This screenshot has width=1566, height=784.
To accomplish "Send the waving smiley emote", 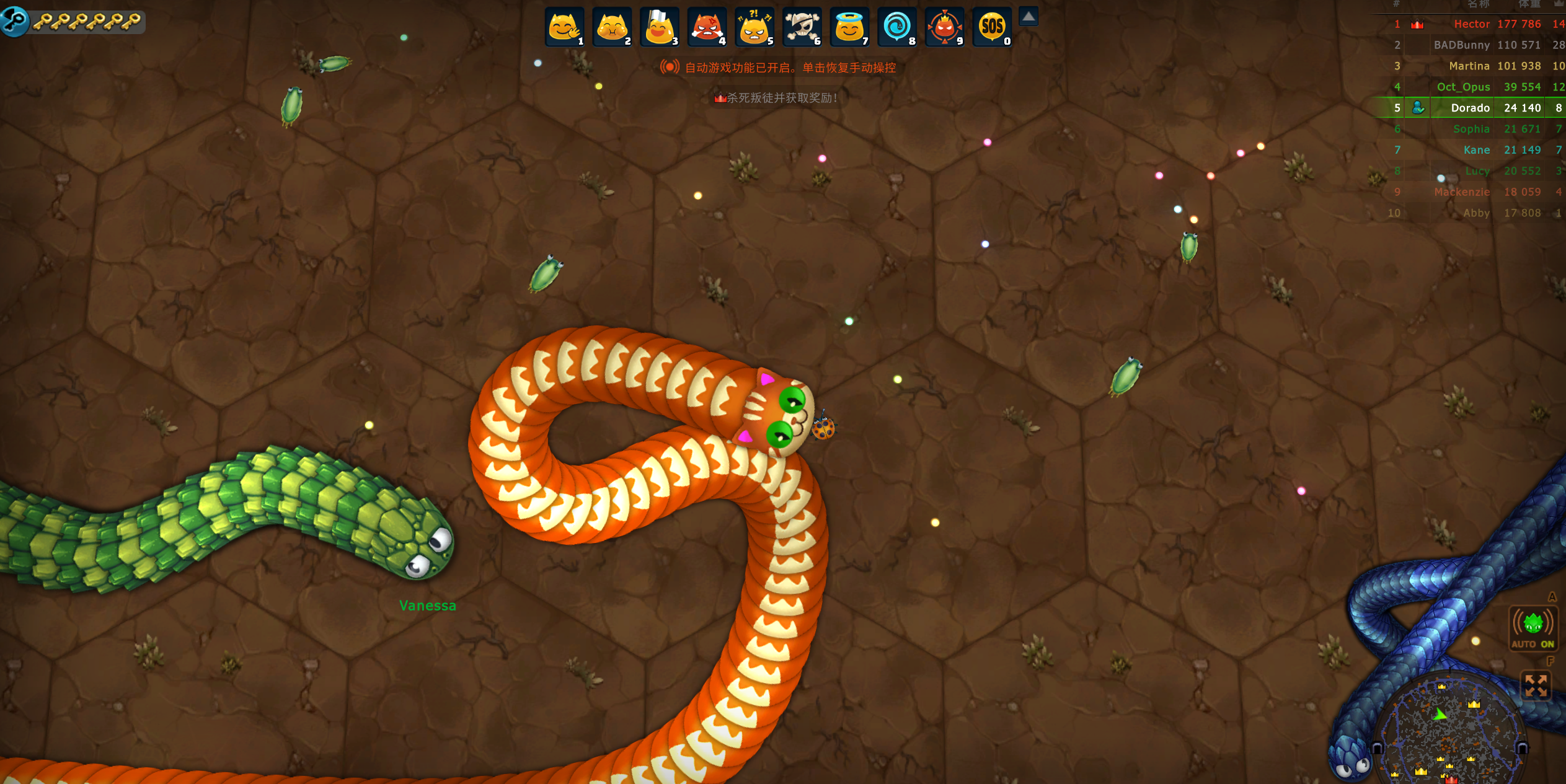I will point(564,27).
